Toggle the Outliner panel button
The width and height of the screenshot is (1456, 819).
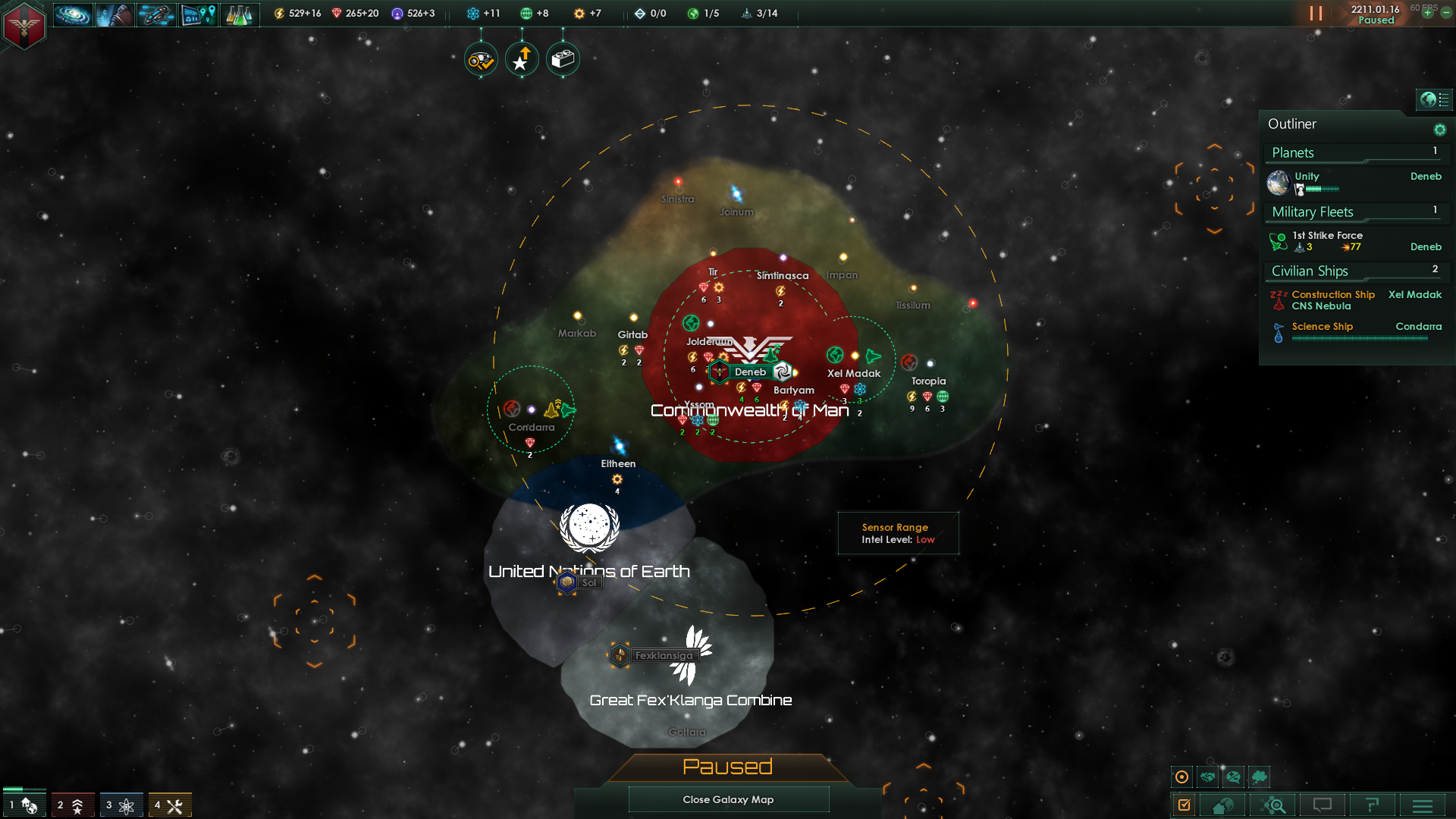pos(1434,99)
